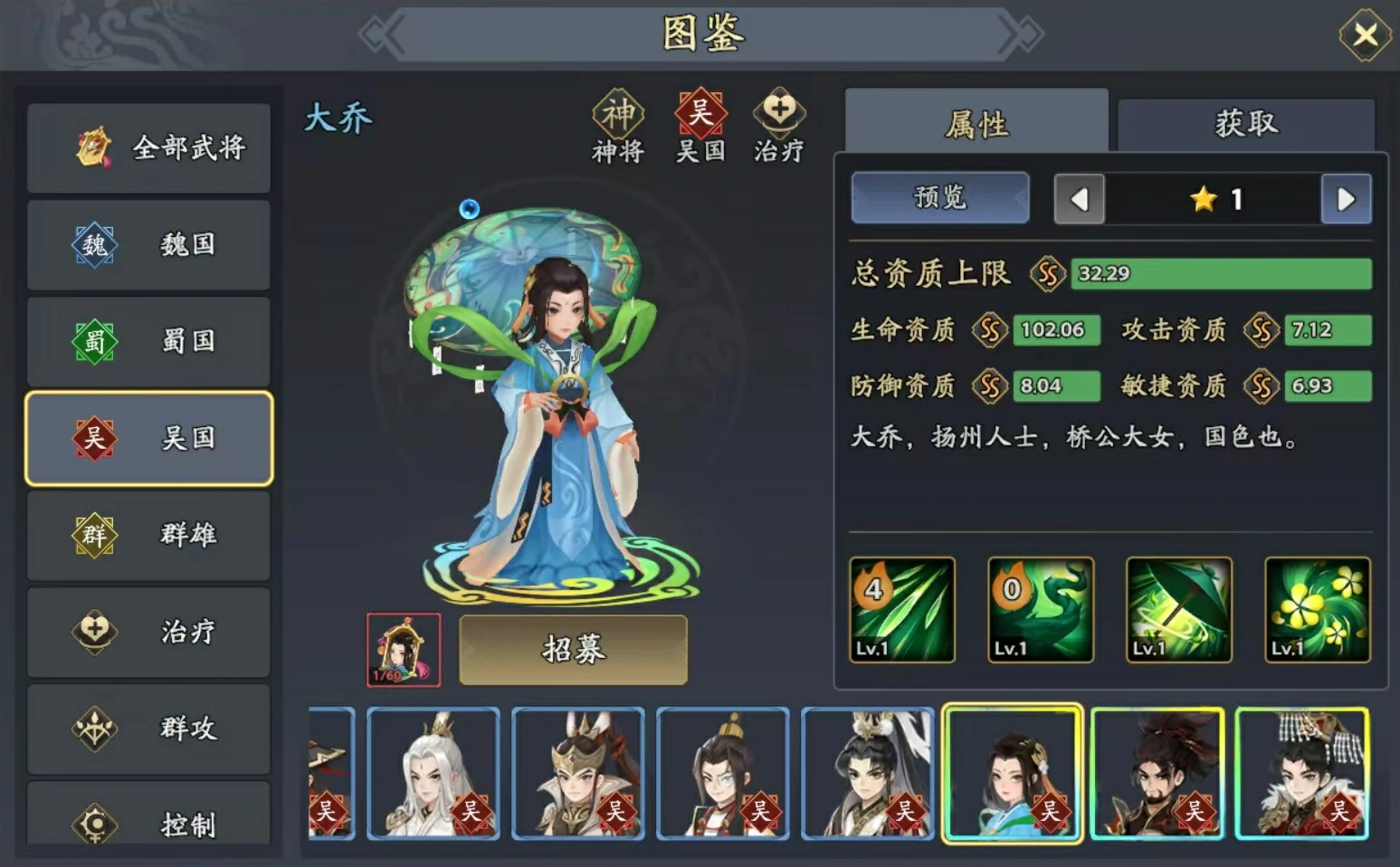
Task: Switch to the 获取 tab
Action: (x=1246, y=124)
